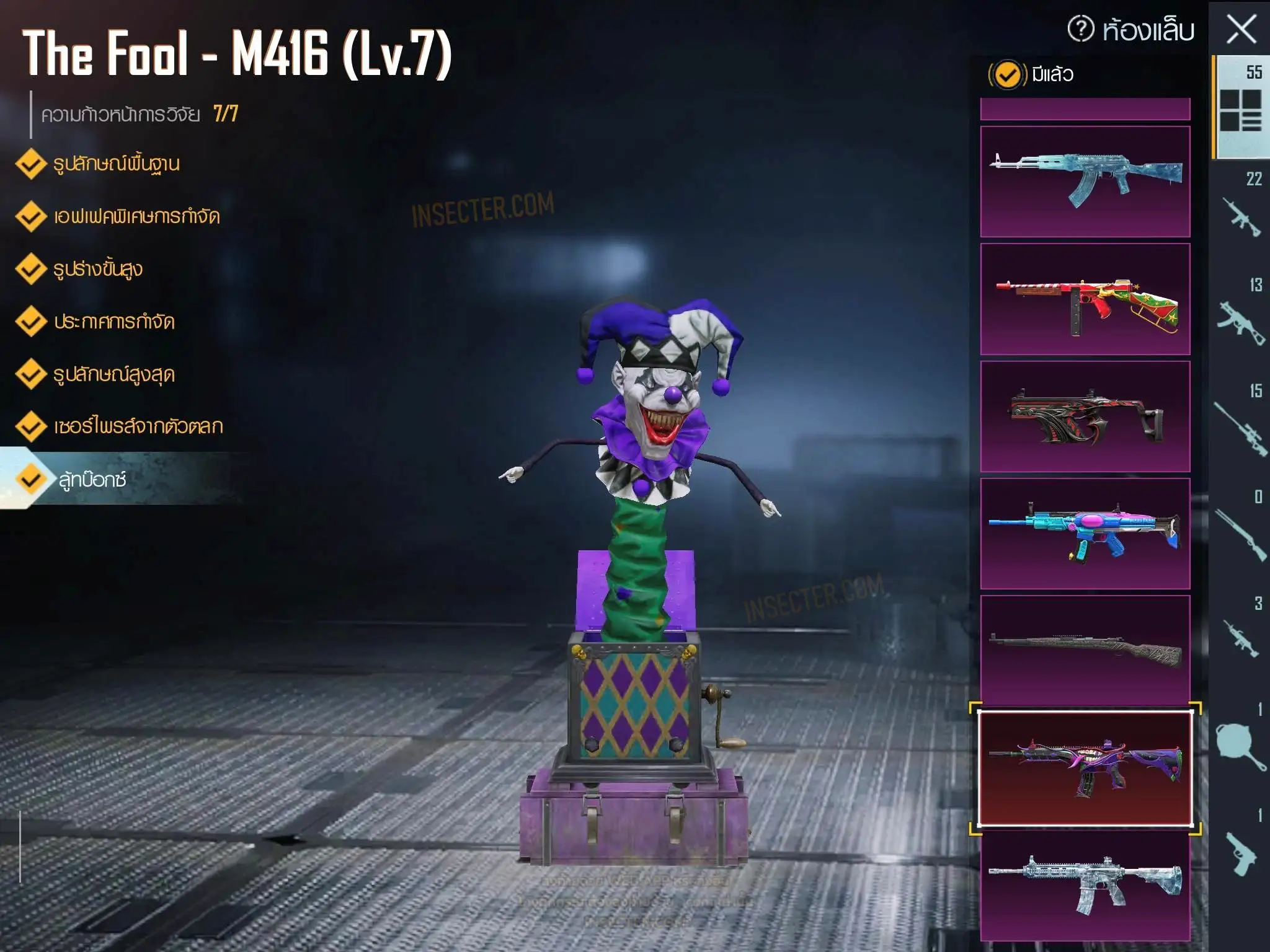The image size is (1270, 952).
Task: Open the submachine gun category with 13
Action: 1241,315
